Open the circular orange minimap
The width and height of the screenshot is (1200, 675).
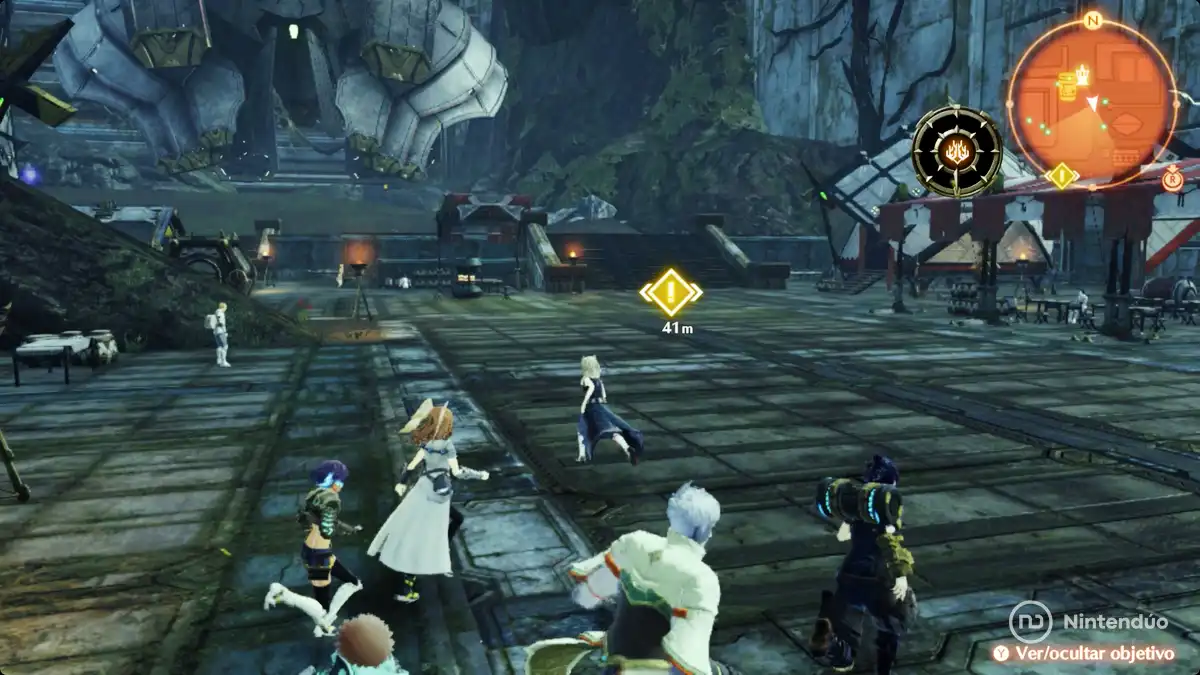coord(1090,103)
